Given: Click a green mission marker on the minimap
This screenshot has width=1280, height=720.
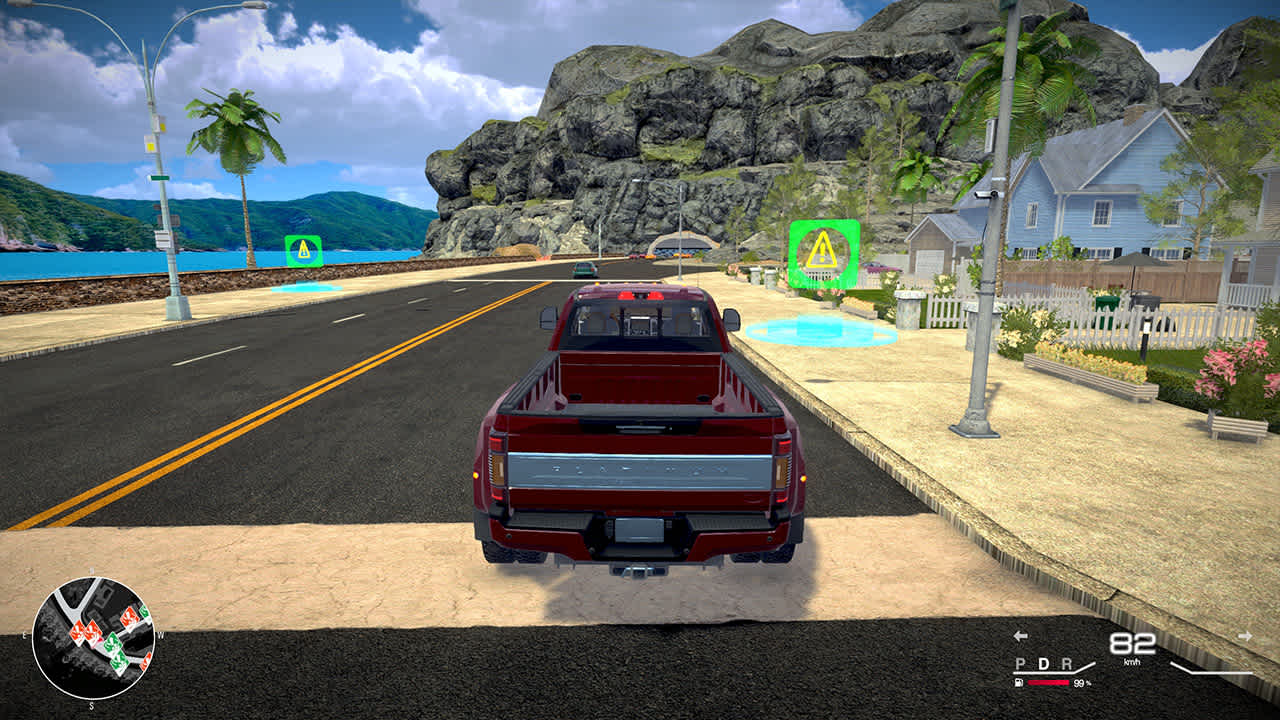Looking at the screenshot, I should [x=113, y=644].
